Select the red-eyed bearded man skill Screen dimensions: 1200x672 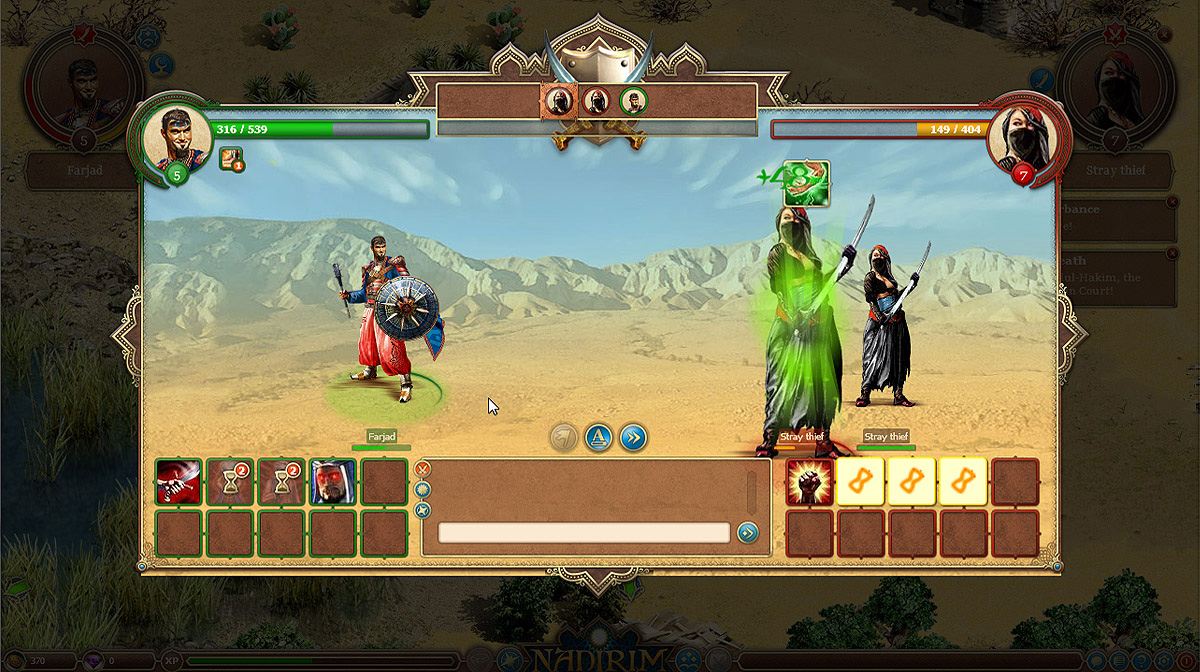333,481
